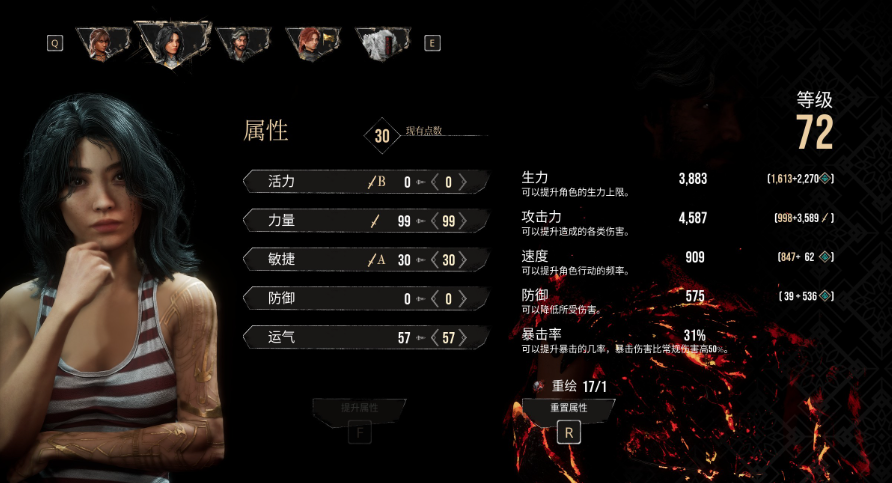This screenshot has width=892, height=483.
Task: Decrease 防御 with its left arrow
Action: coord(435,299)
